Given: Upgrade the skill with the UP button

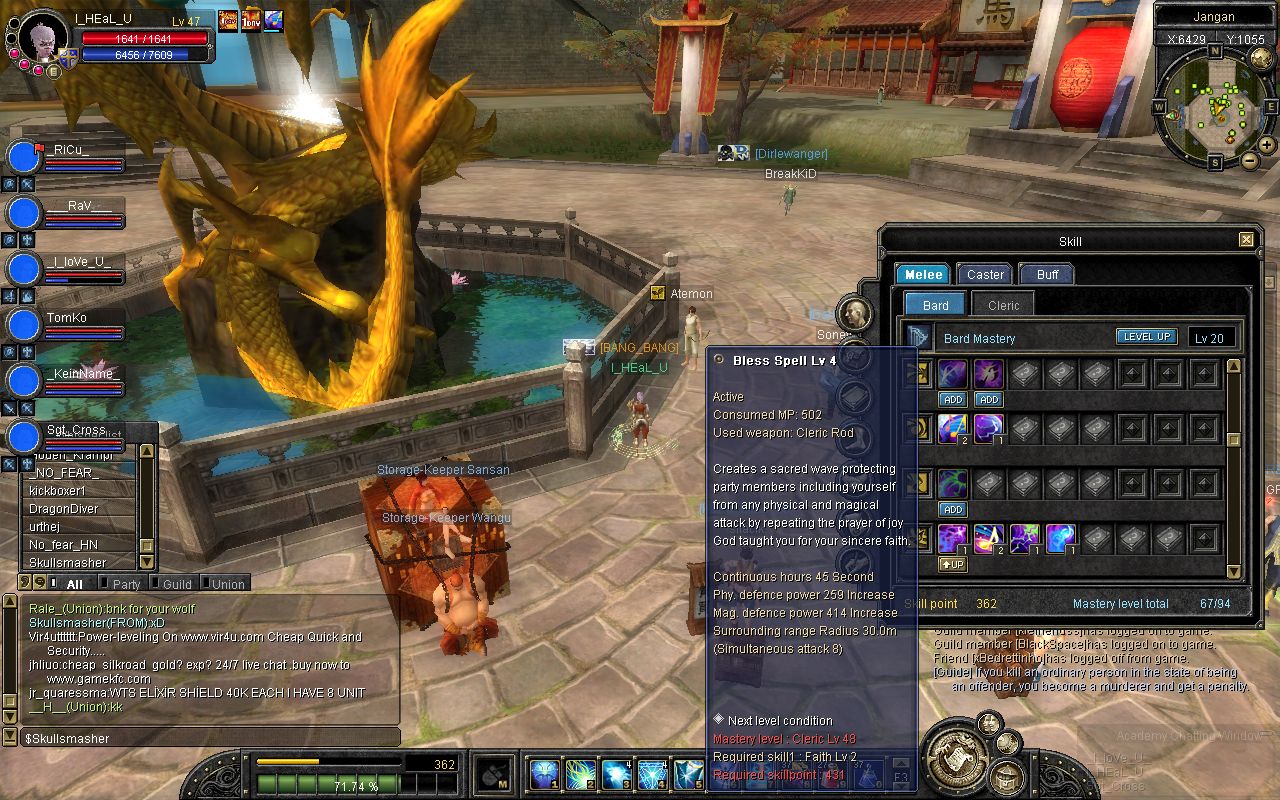Looking at the screenshot, I should (952, 564).
